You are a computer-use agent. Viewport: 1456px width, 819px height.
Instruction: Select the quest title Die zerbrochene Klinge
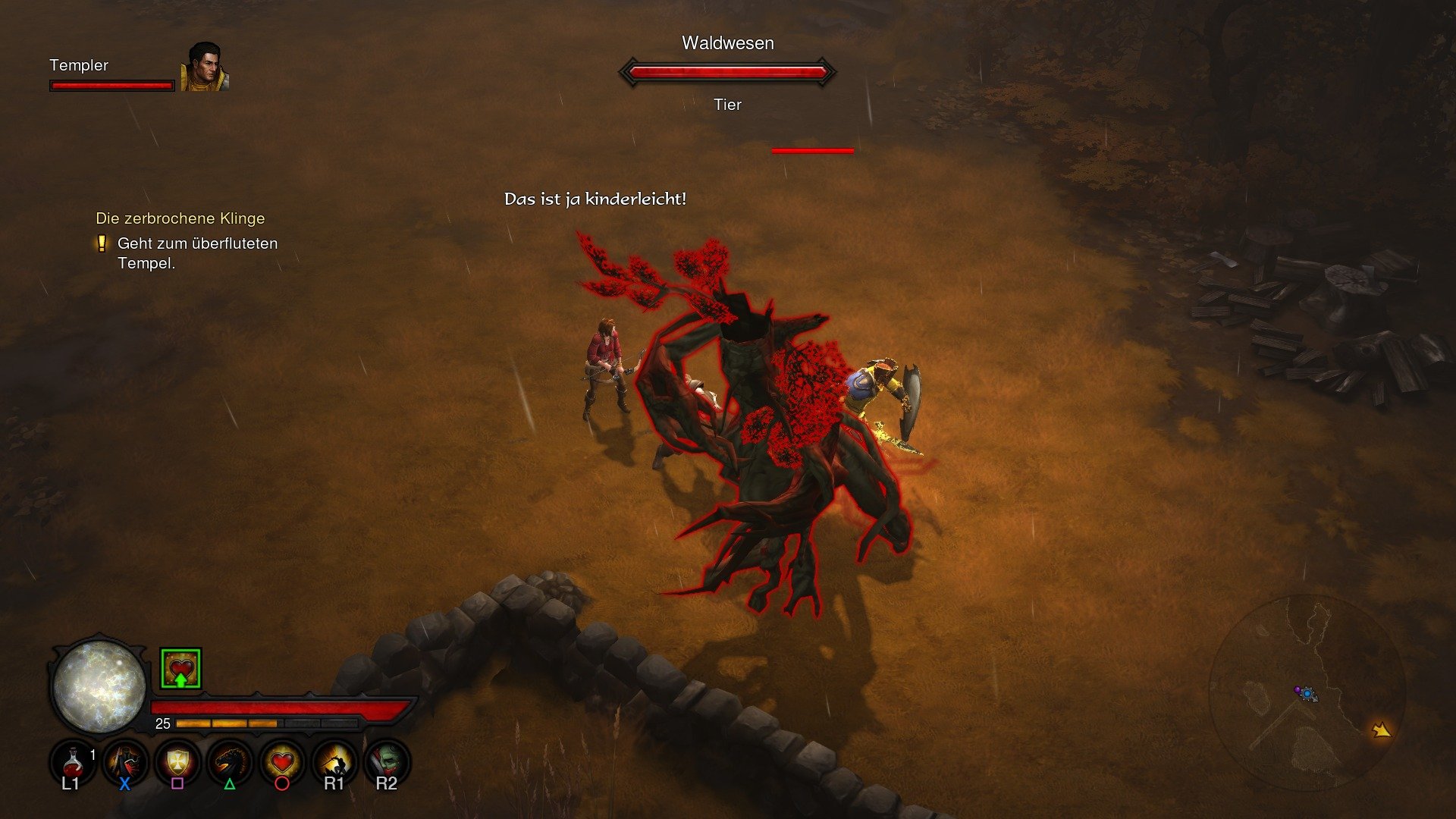point(180,218)
